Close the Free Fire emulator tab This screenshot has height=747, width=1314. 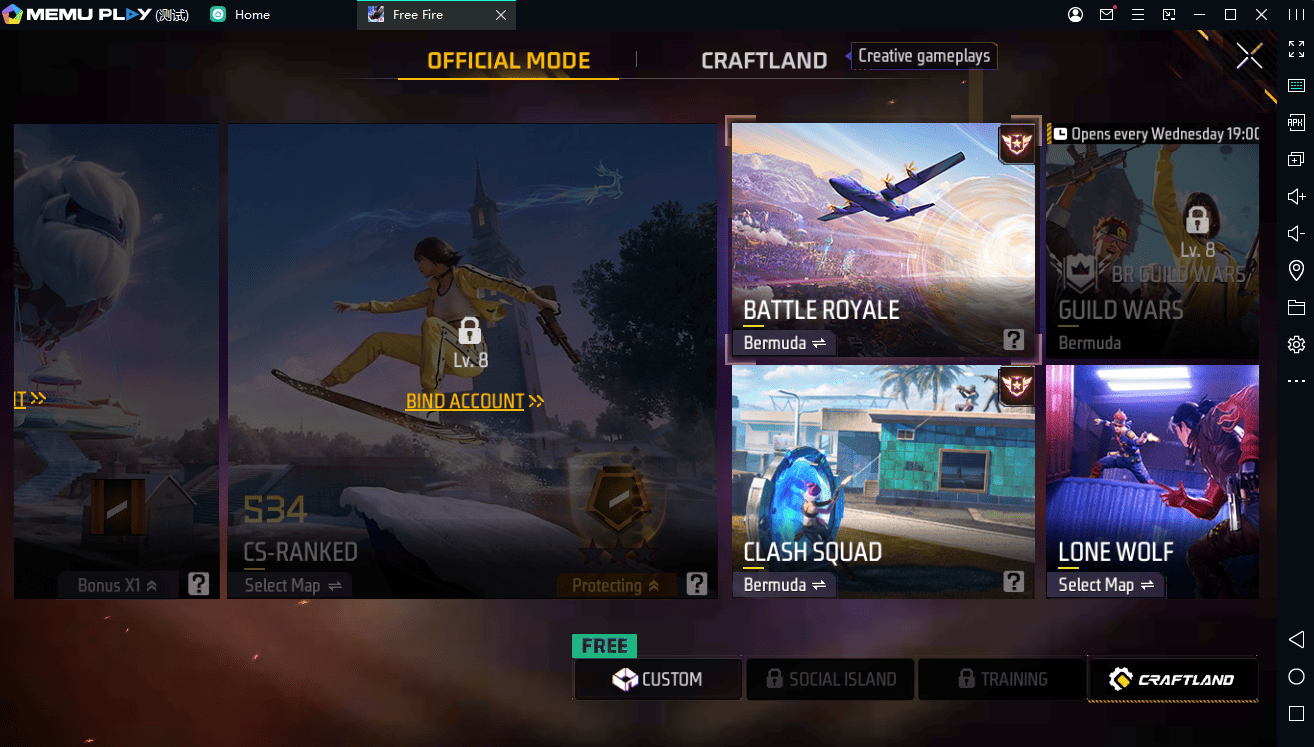pos(501,15)
